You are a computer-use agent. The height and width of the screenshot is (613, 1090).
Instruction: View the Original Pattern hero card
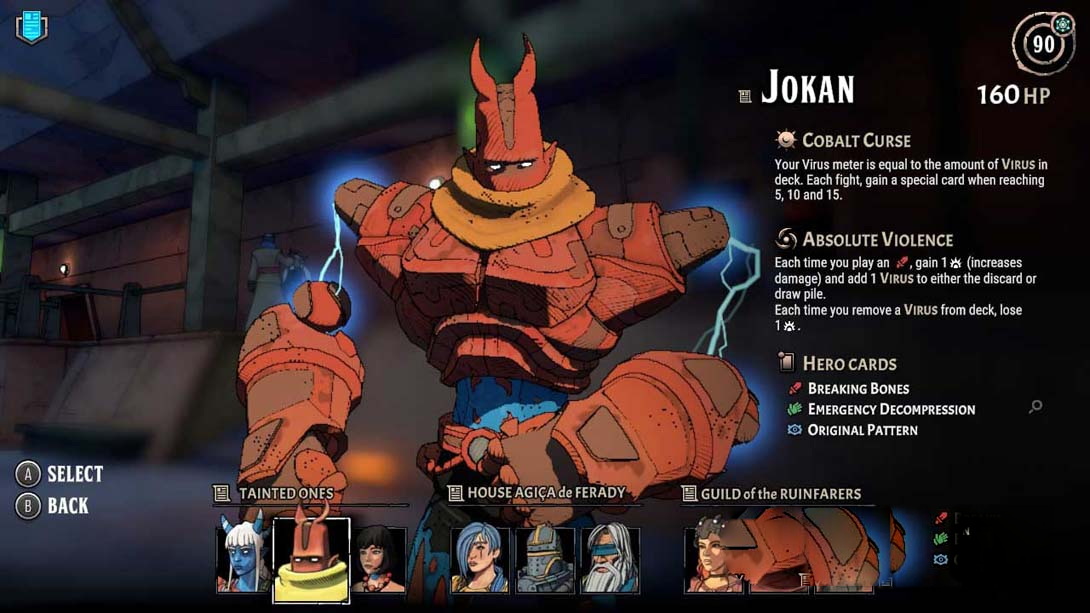(x=862, y=430)
